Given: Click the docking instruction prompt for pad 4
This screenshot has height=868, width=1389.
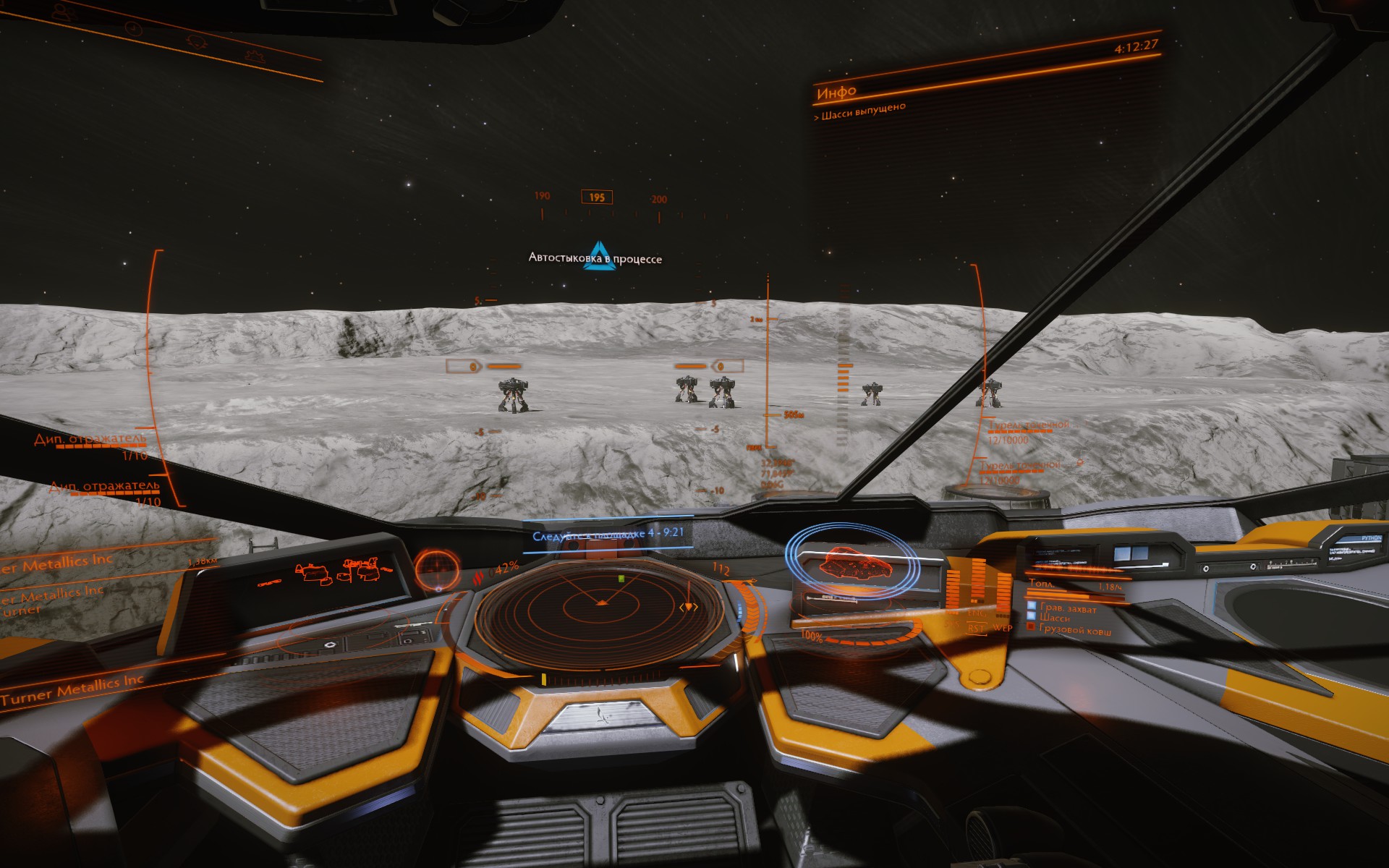Looking at the screenshot, I should tap(608, 535).
